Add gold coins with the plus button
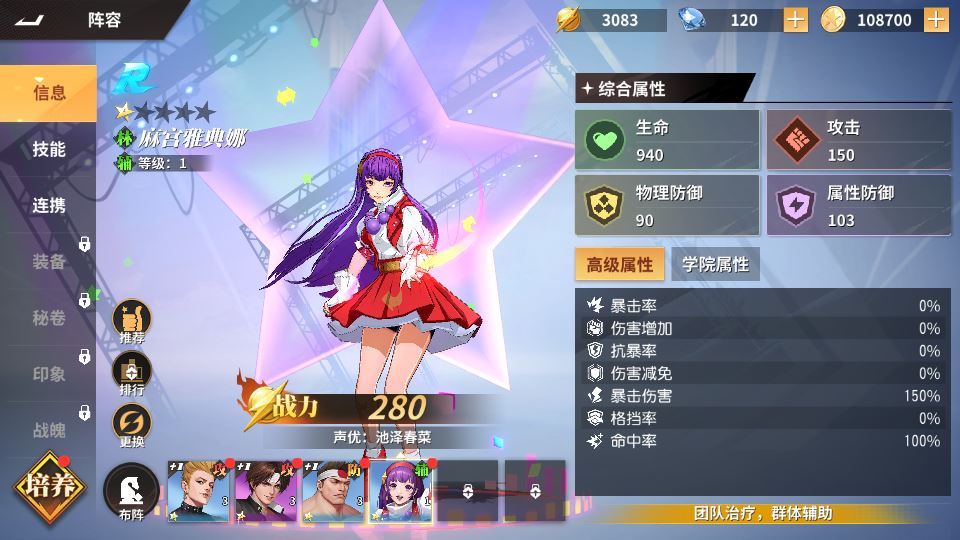The width and height of the screenshot is (960, 540). pos(936,20)
